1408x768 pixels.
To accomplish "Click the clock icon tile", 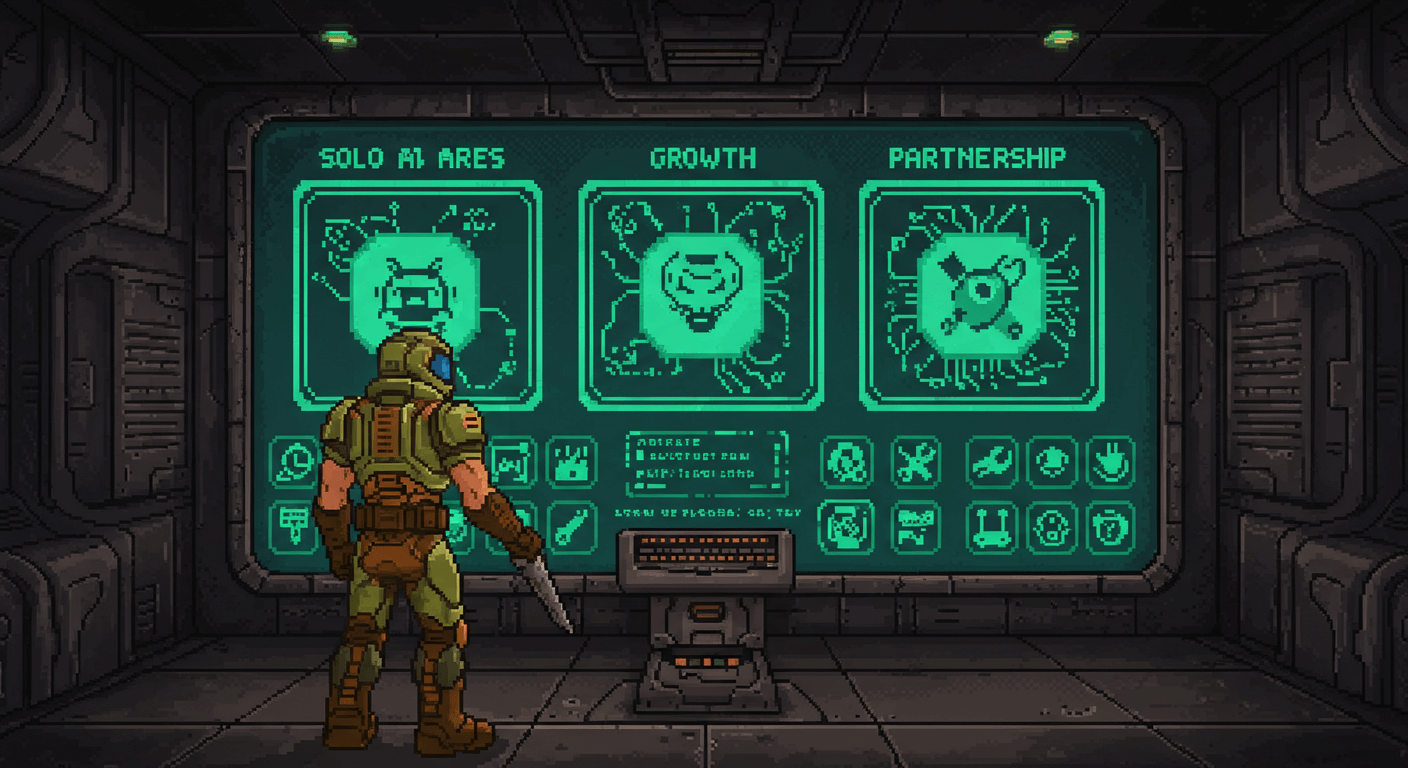I will (294, 462).
